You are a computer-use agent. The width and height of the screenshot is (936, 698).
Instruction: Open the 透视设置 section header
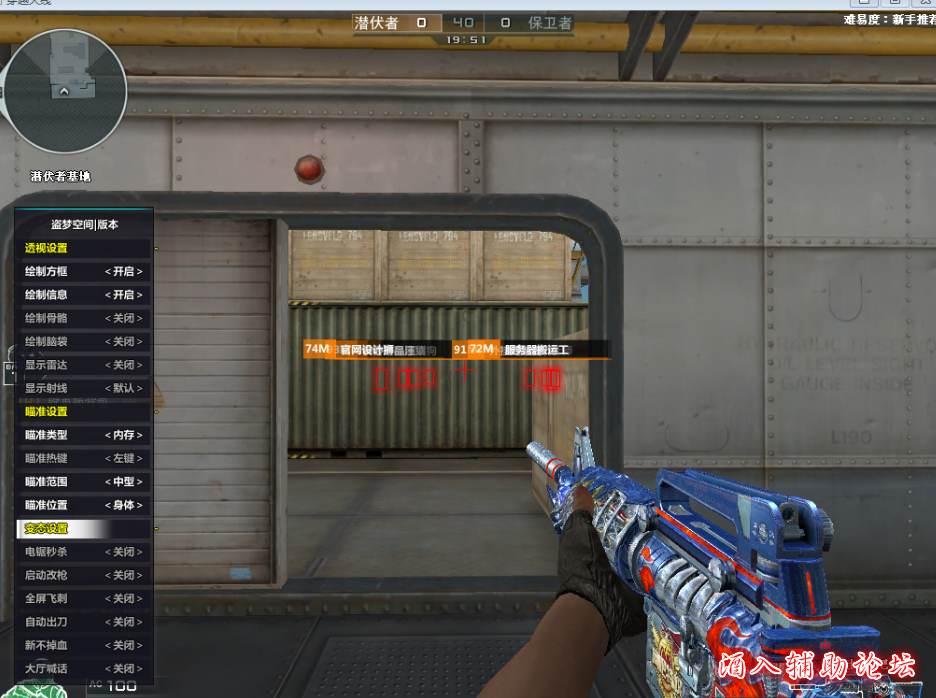(x=47, y=248)
